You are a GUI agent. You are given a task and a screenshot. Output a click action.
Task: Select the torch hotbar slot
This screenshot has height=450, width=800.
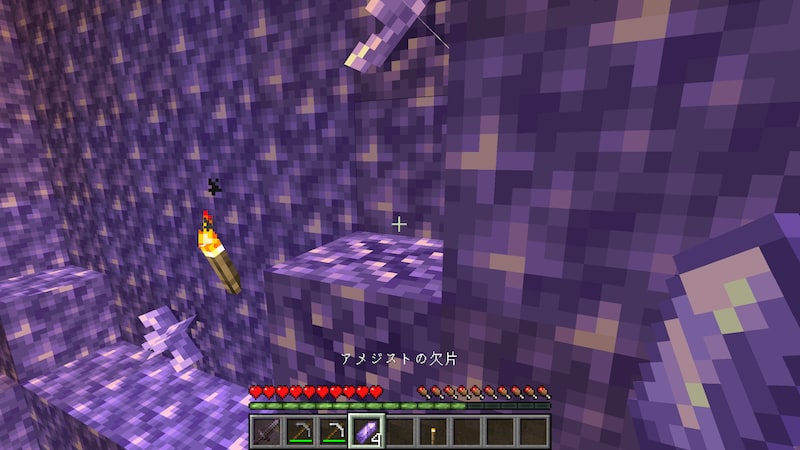[432, 431]
